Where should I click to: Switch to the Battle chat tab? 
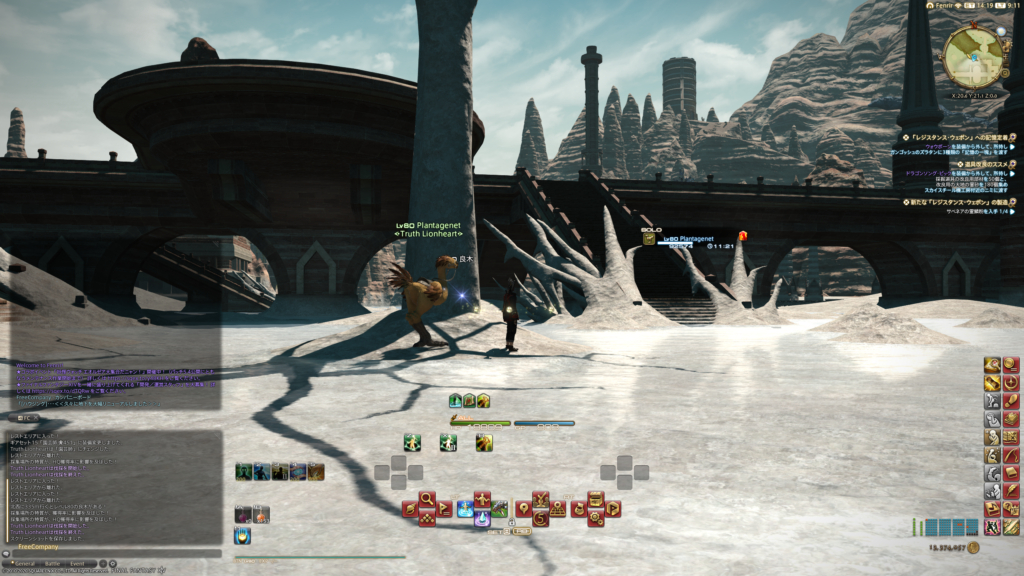click(53, 564)
